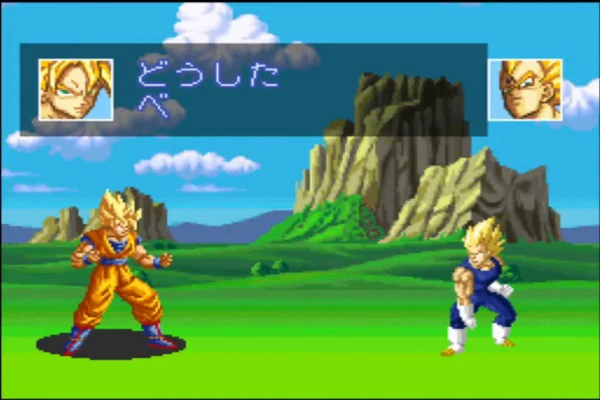Select Vegeta's portrait beside the dialogue box
The width and height of the screenshot is (600, 400).
tap(525, 90)
